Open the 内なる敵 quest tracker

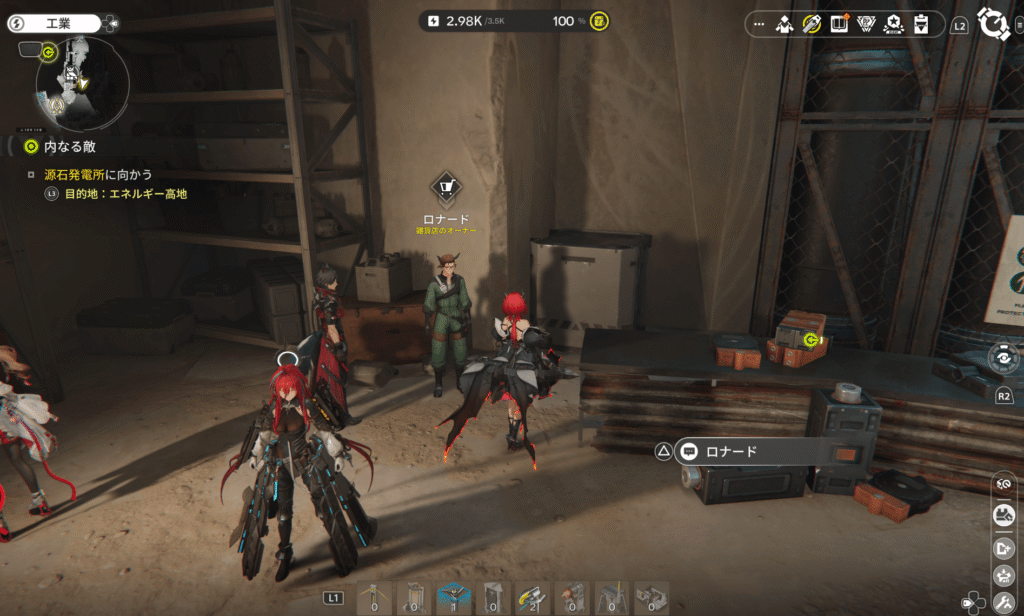coord(60,147)
